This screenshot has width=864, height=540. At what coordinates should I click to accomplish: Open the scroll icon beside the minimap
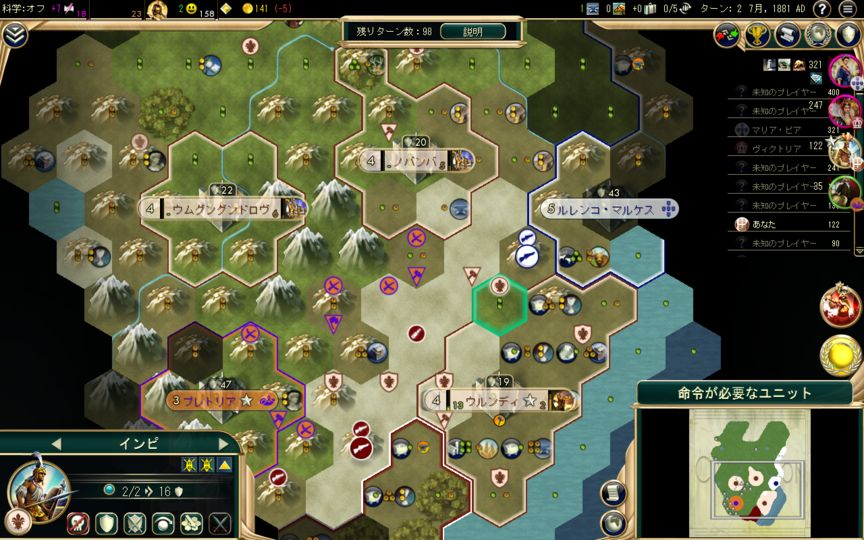[613, 492]
